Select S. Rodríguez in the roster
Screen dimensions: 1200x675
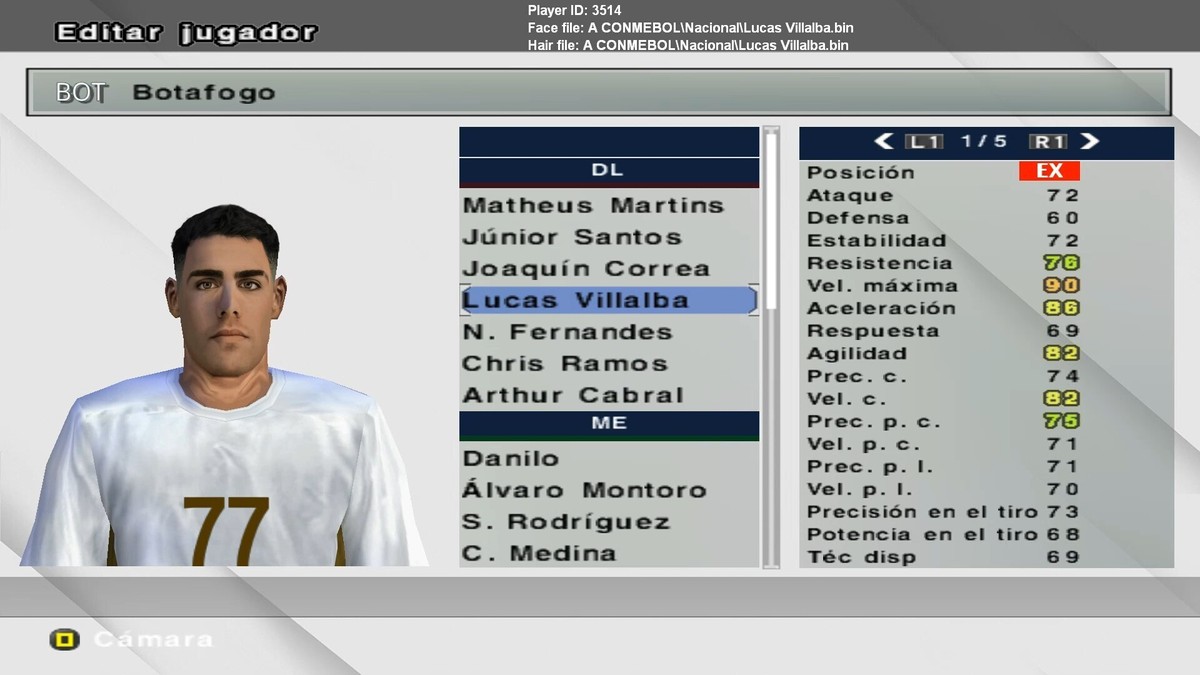click(x=564, y=522)
